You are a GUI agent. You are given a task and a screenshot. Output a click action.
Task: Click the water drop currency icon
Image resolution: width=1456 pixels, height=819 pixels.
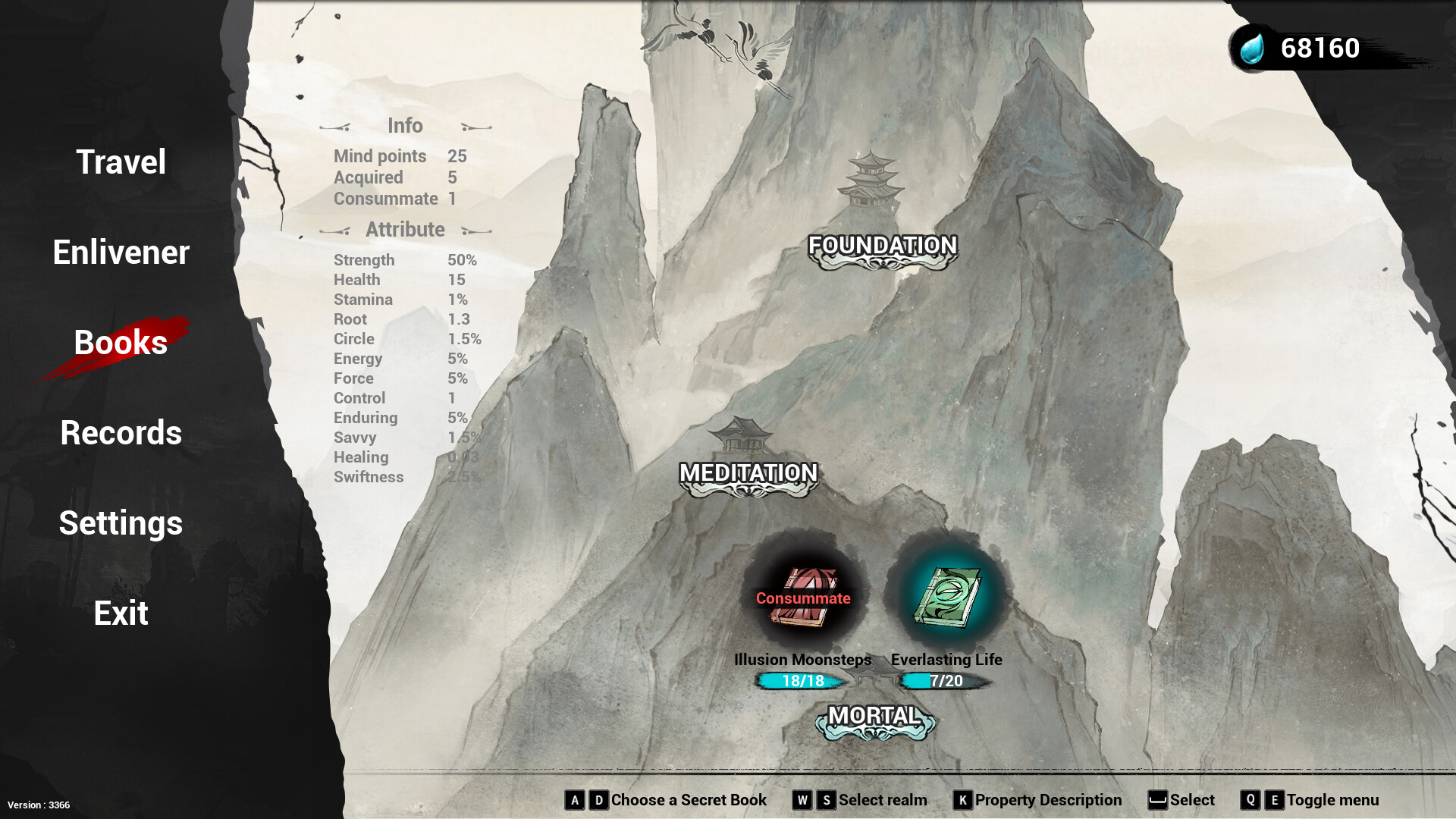click(1253, 49)
